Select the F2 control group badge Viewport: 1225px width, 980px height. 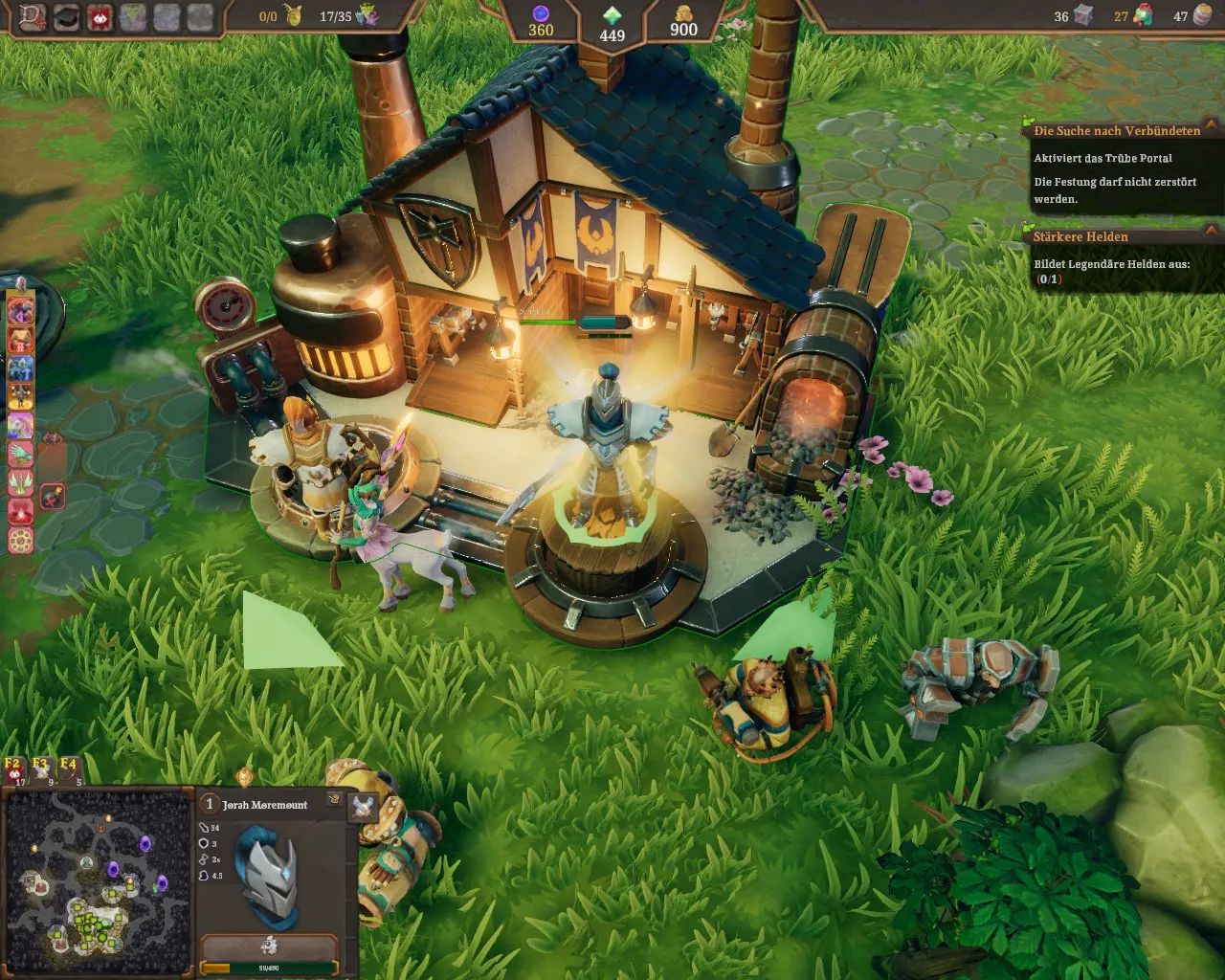(13, 767)
